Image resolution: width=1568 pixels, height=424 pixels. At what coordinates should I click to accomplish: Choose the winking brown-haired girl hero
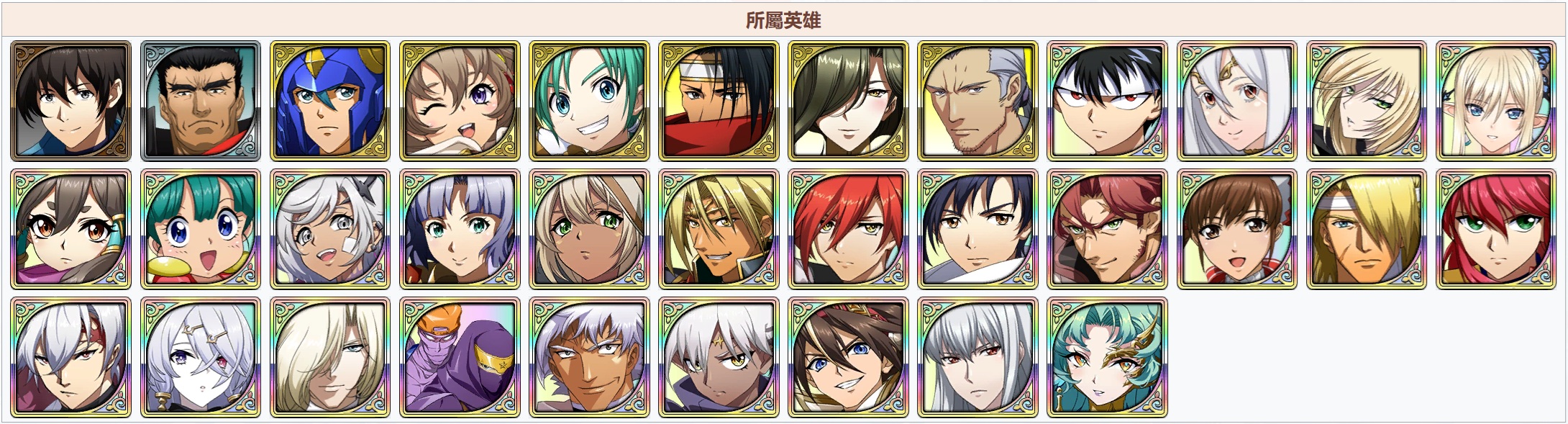tap(460, 101)
